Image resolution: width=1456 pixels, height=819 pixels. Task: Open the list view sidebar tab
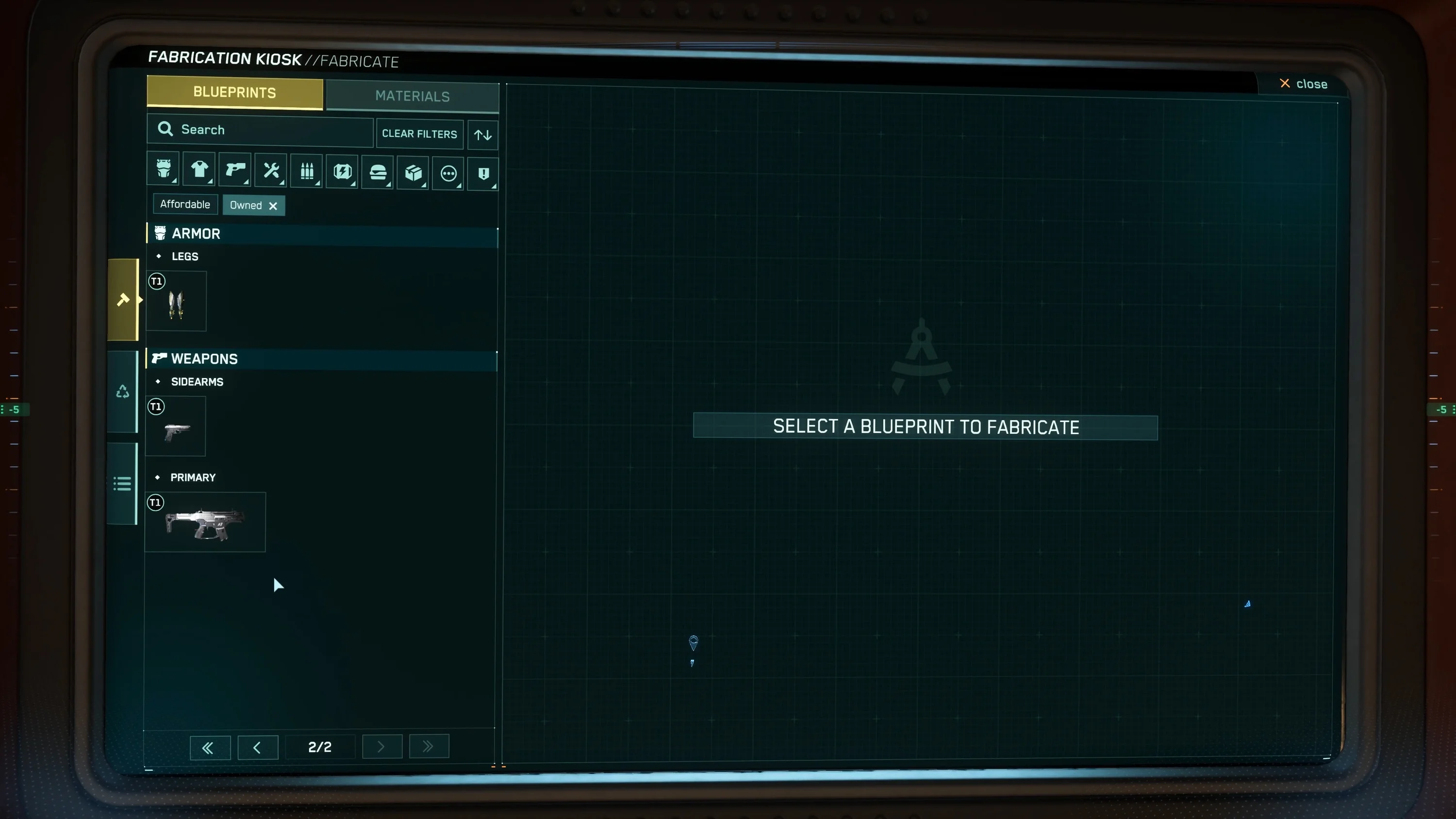[x=123, y=483]
